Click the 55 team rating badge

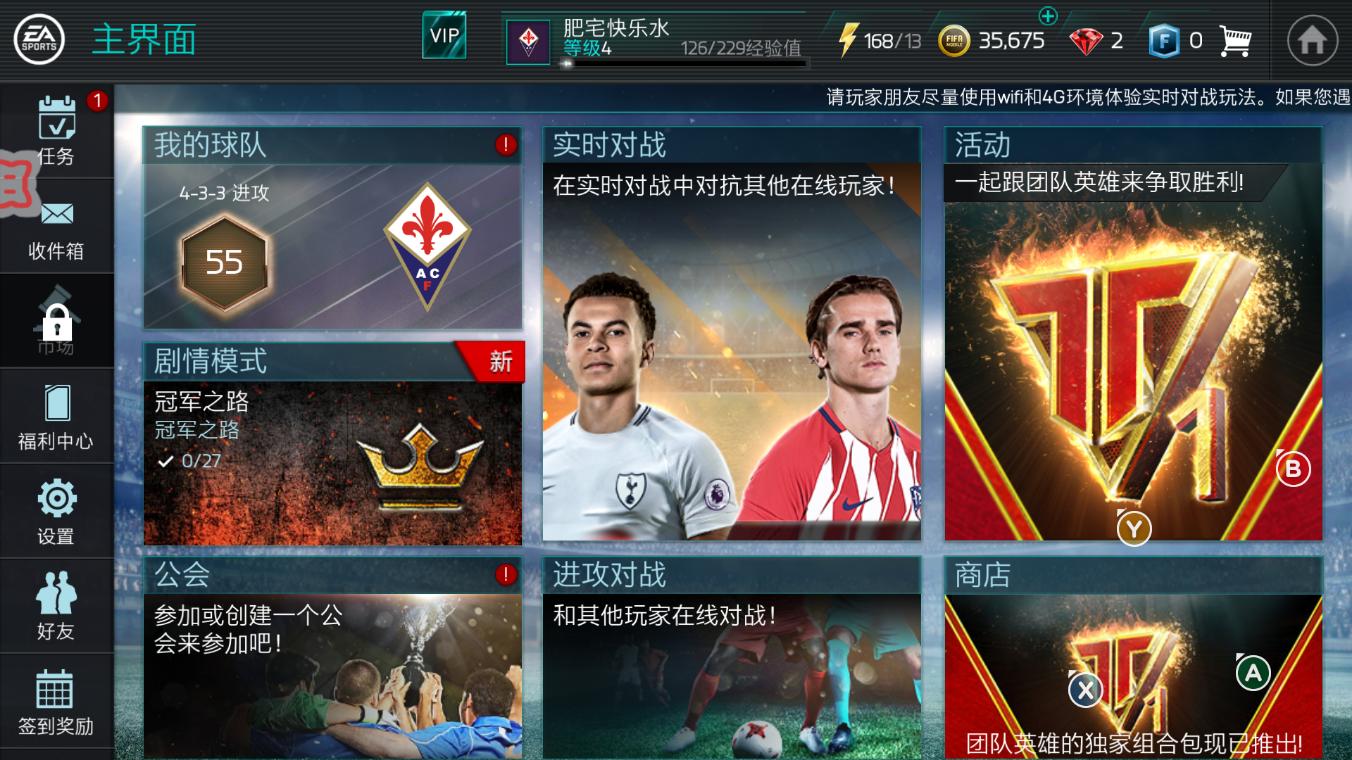[224, 263]
